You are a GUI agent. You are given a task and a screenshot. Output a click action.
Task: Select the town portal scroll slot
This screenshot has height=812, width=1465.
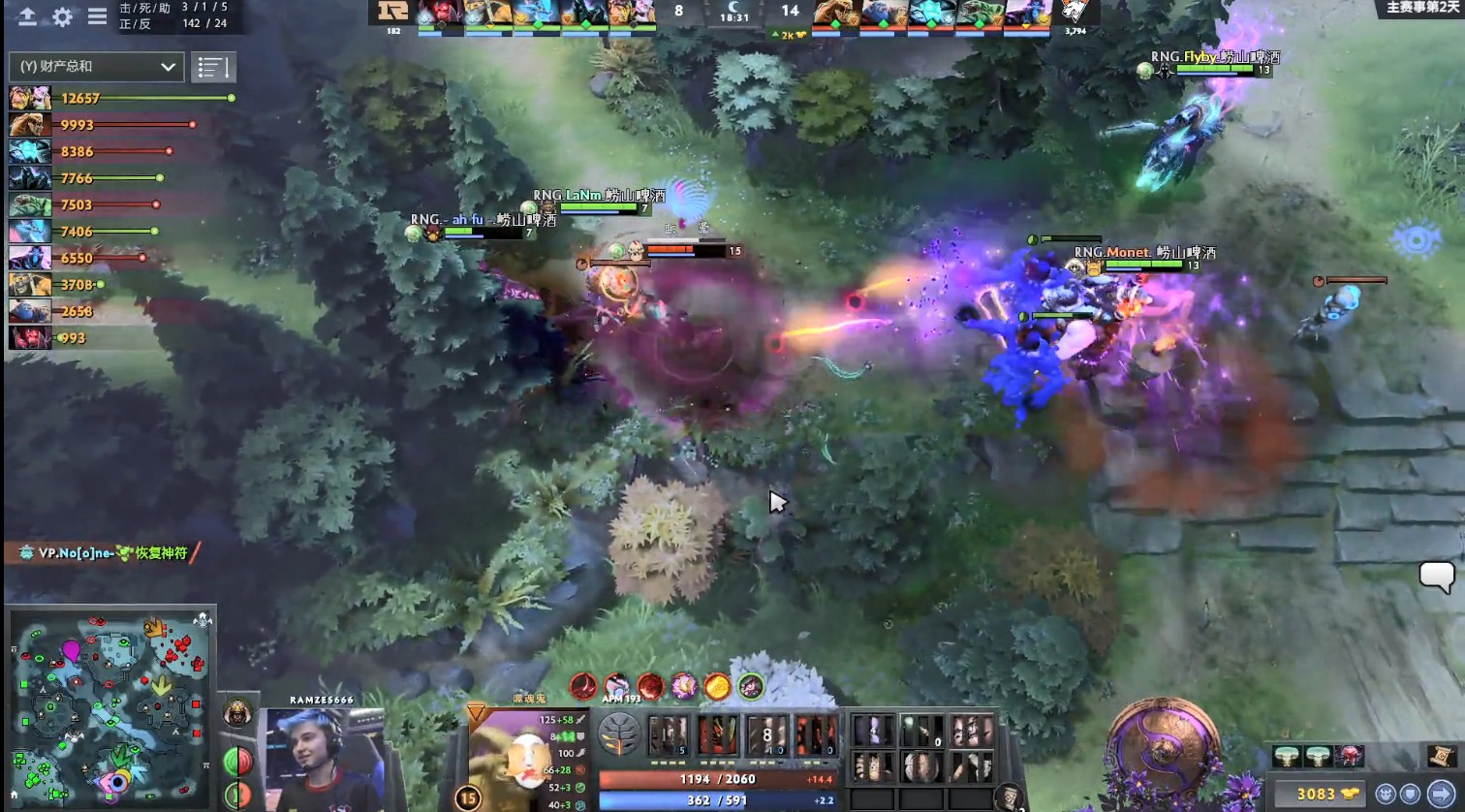point(1440,755)
